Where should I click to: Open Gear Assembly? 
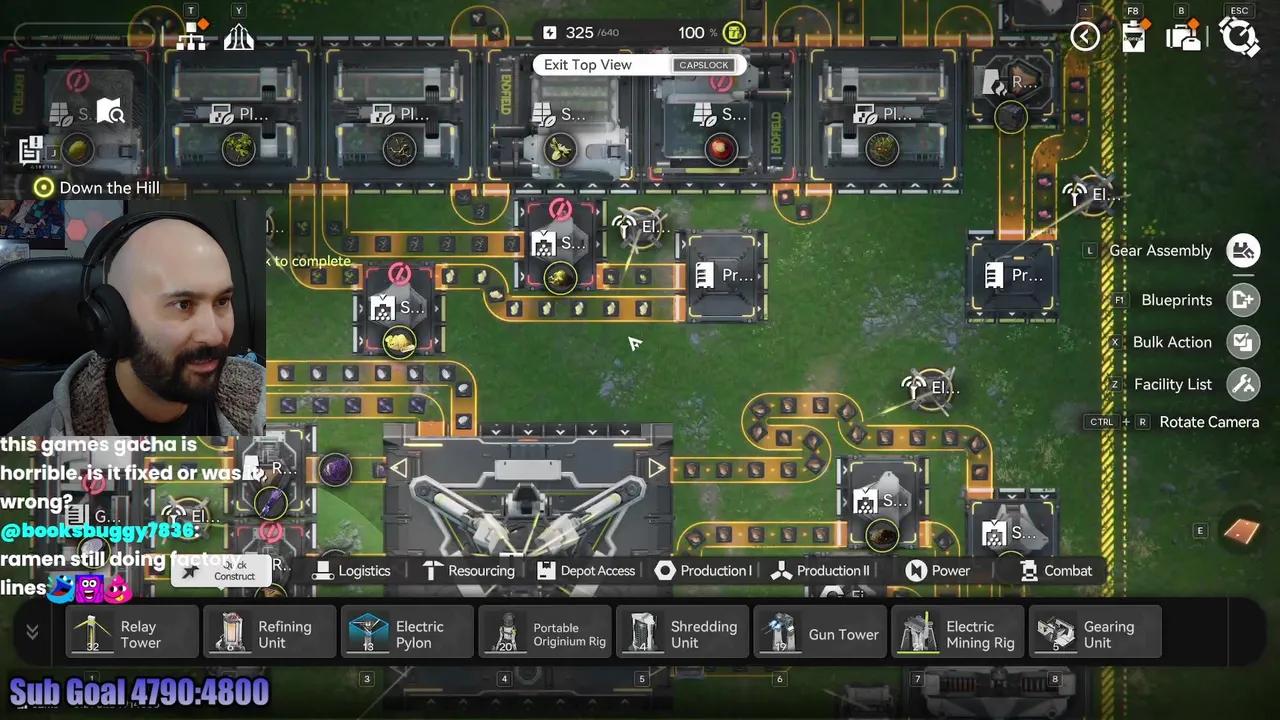coord(1243,250)
